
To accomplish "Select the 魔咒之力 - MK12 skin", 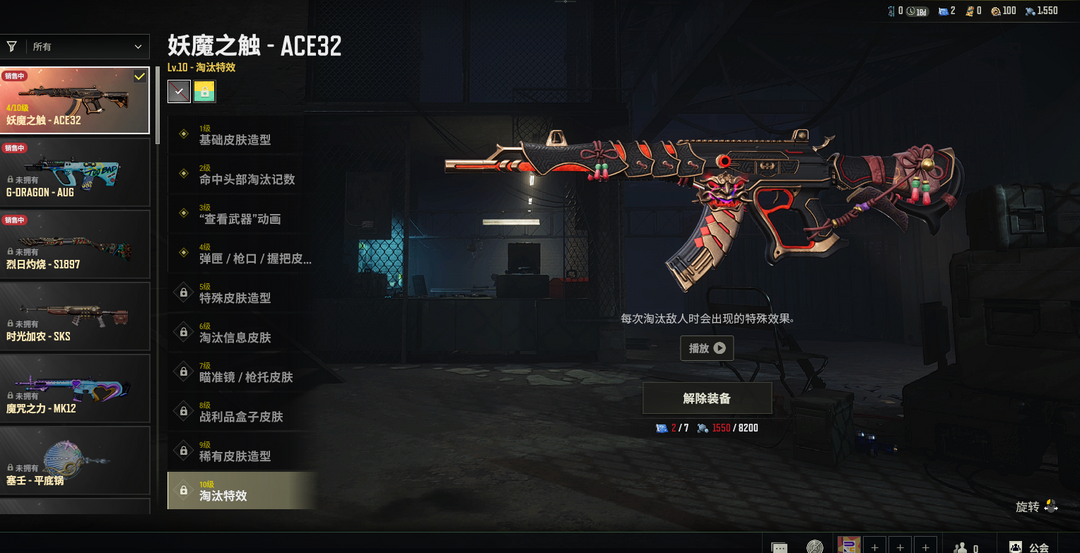I will (x=75, y=388).
